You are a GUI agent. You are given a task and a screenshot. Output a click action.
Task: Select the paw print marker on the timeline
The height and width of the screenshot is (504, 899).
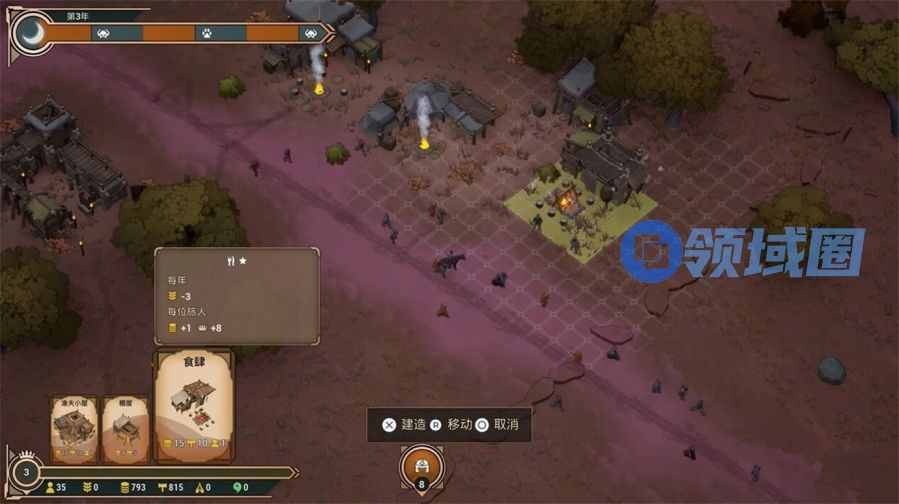[x=207, y=33]
